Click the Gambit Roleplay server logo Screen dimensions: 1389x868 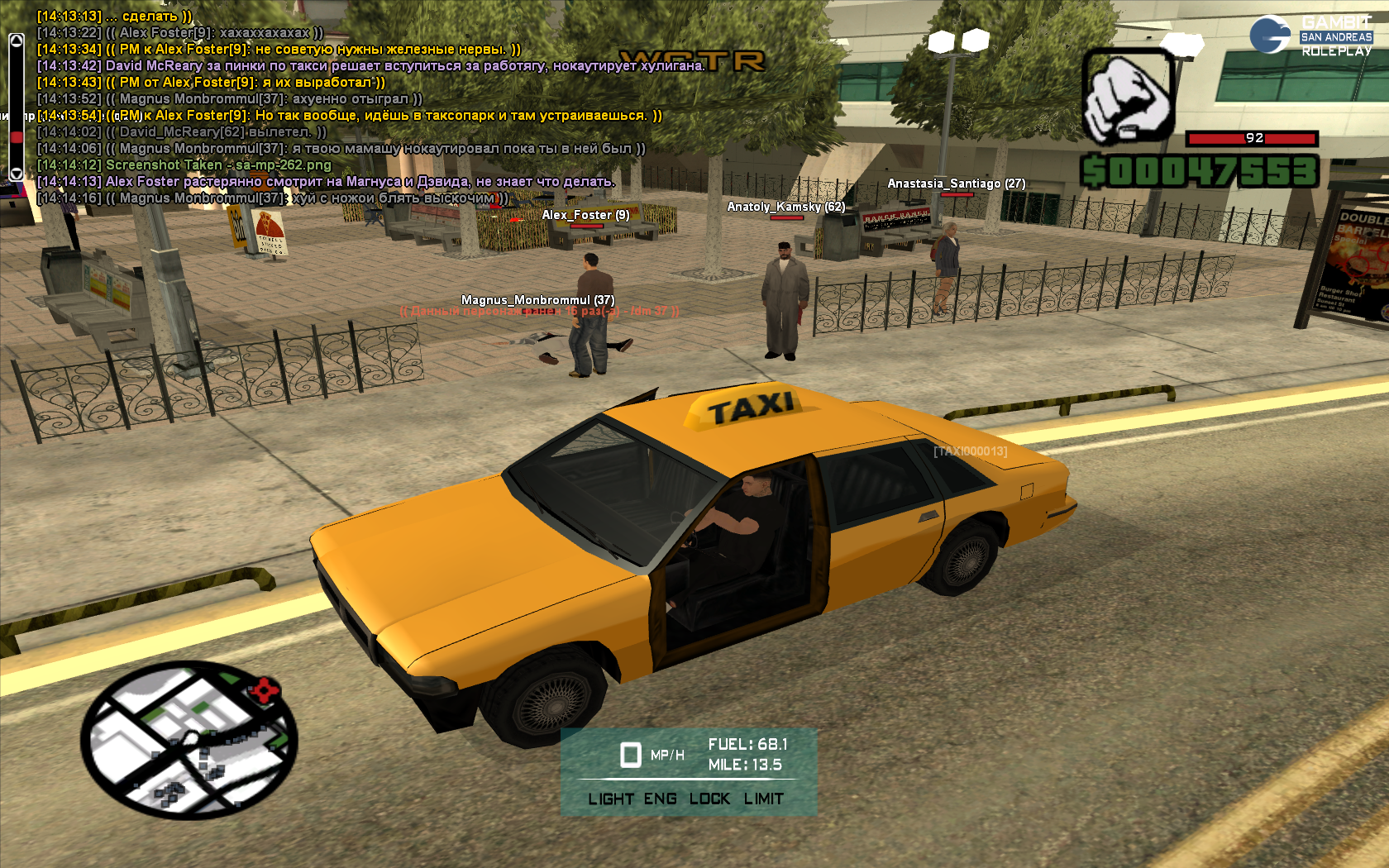[1310, 36]
